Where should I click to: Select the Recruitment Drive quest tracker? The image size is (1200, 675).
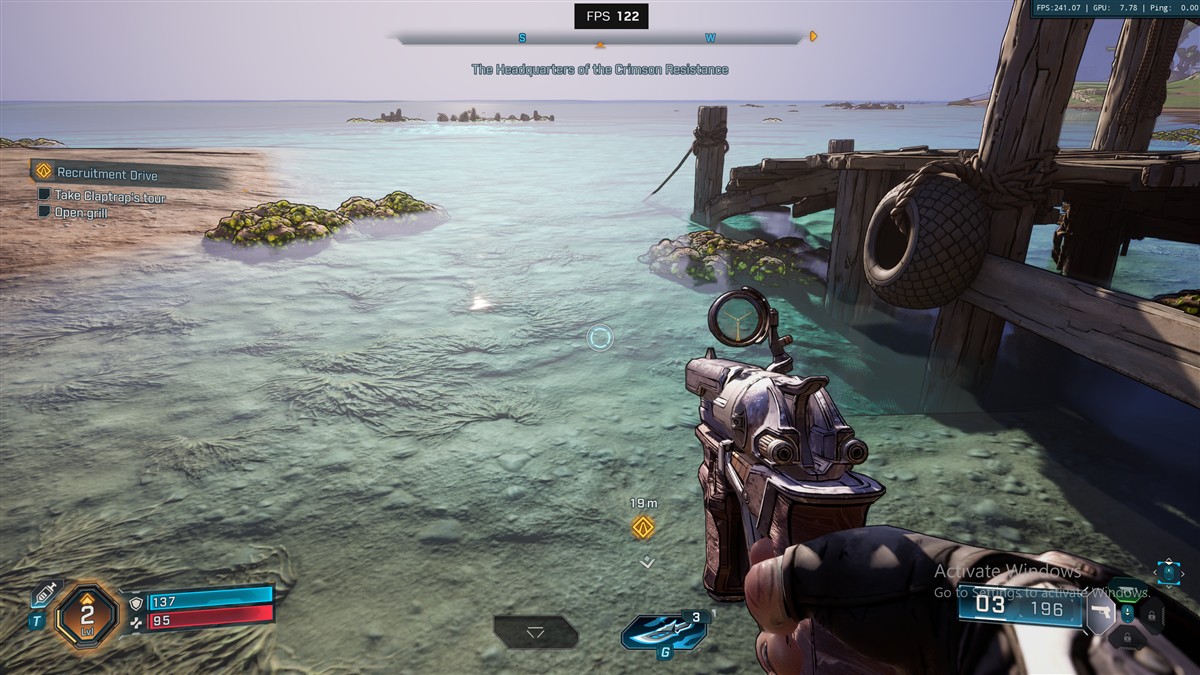tap(107, 174)
